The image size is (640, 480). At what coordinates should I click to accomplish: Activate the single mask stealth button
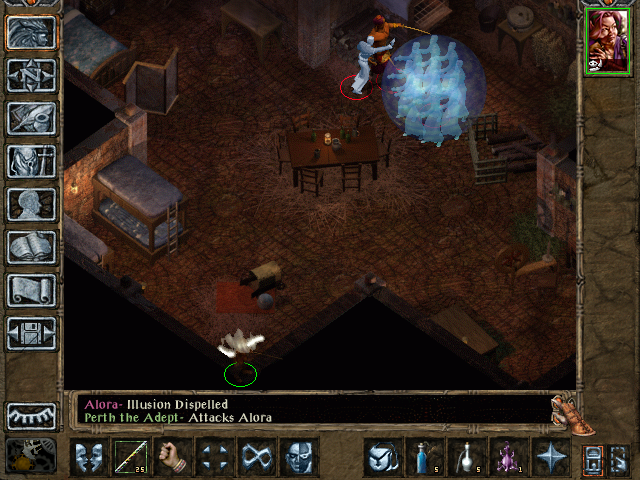[x=299, y=457]
